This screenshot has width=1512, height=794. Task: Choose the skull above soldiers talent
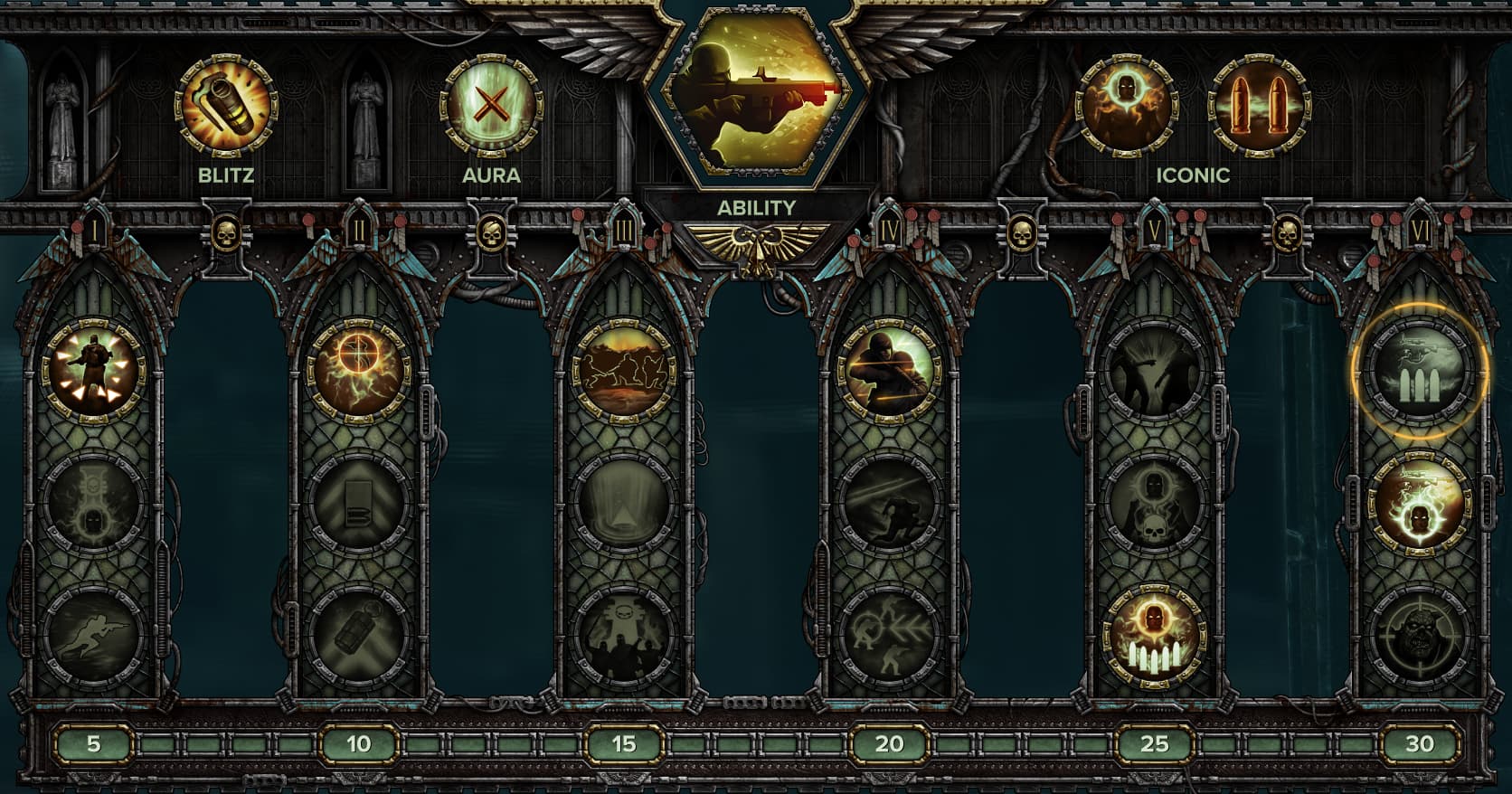[624, 635]
